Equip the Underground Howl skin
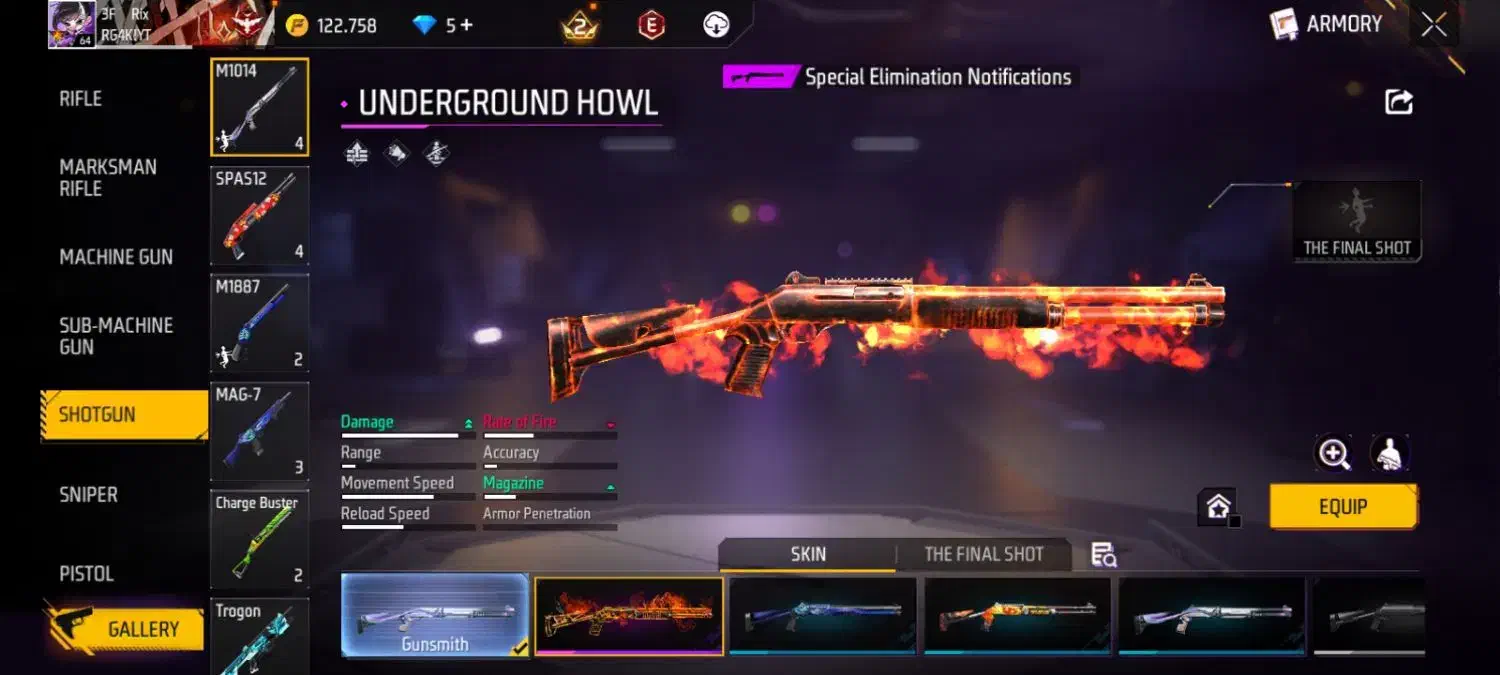 (1342, 506)
